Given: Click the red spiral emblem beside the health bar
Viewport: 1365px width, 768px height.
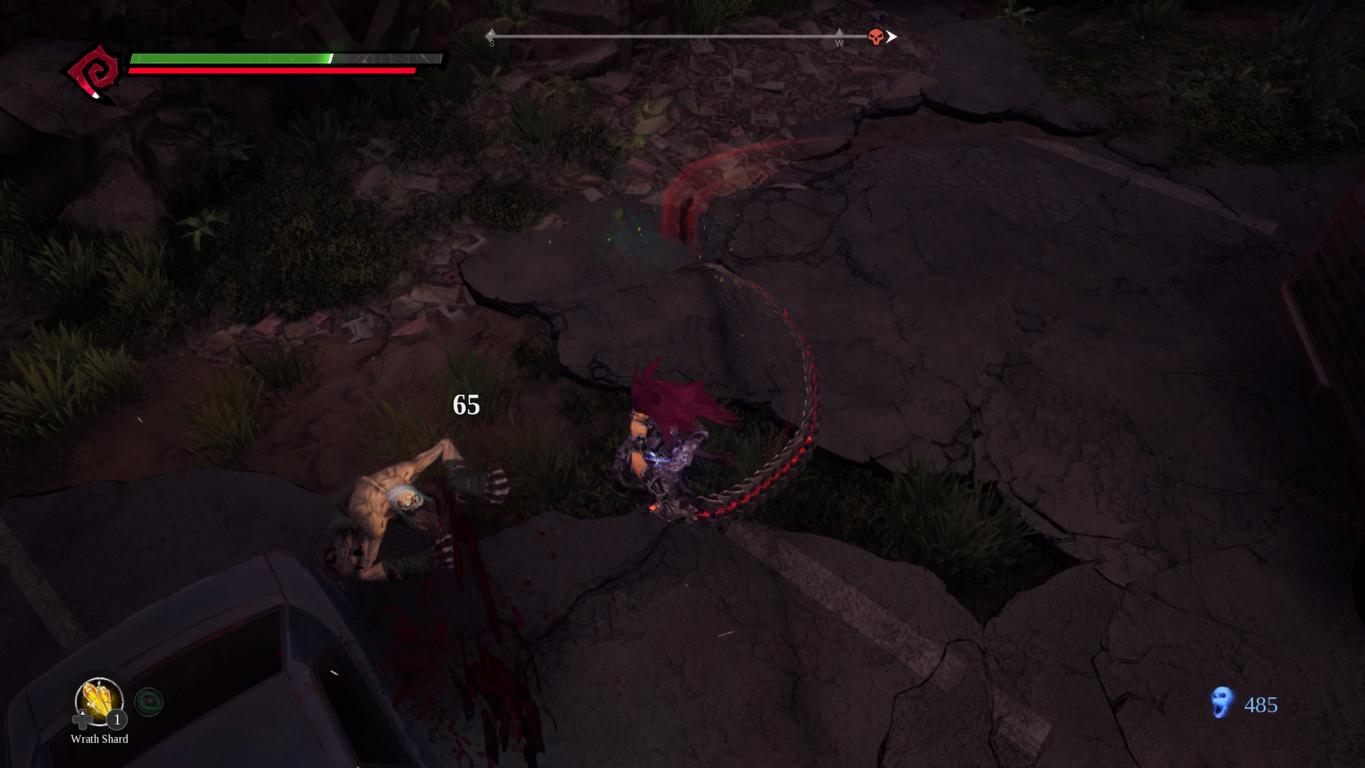Looking at the screenshot, I should 94,72.
